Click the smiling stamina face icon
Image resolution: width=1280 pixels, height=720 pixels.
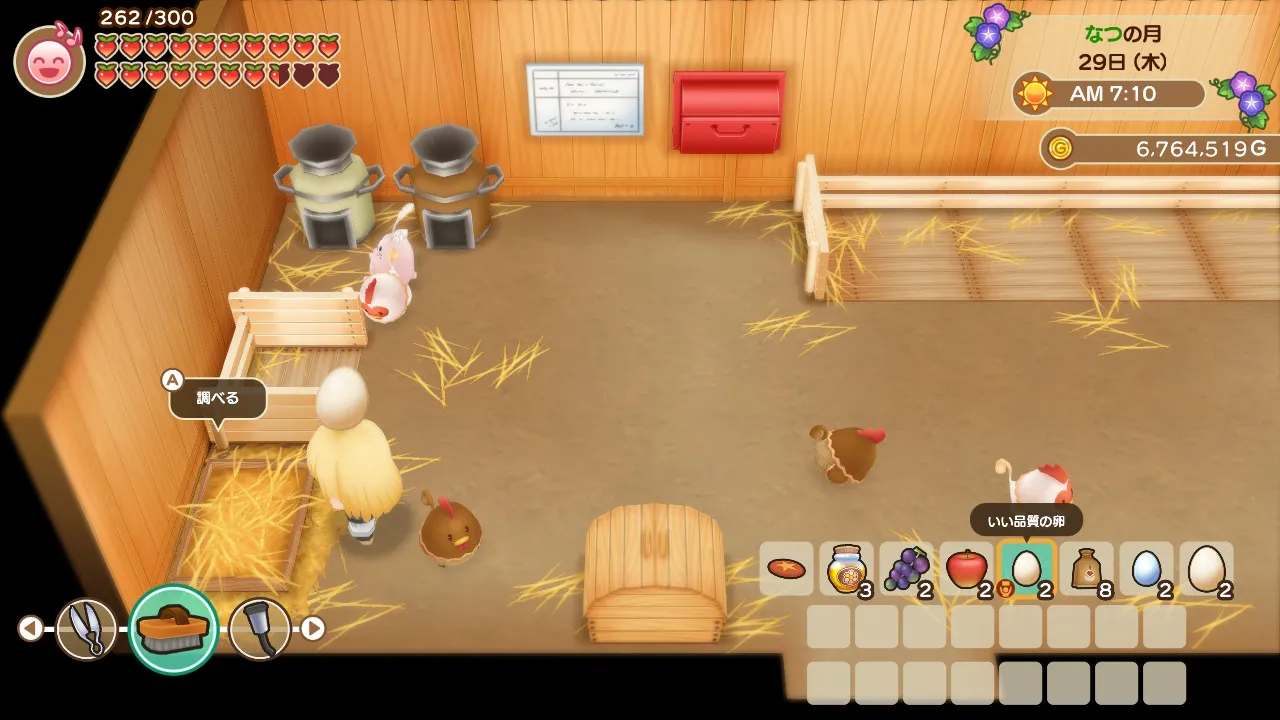click(x=49, y=61)
